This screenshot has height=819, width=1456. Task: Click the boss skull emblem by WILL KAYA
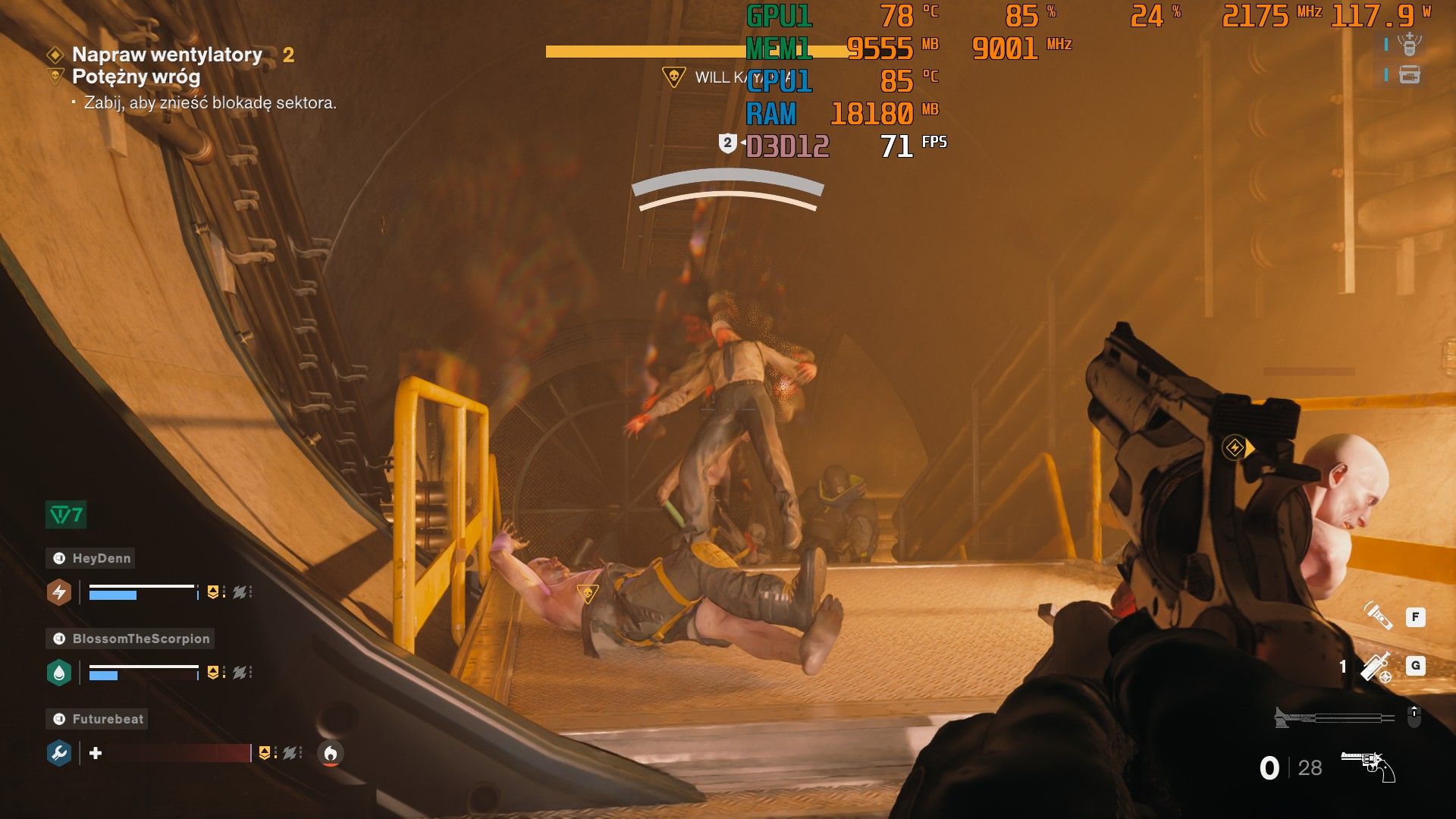673,77
